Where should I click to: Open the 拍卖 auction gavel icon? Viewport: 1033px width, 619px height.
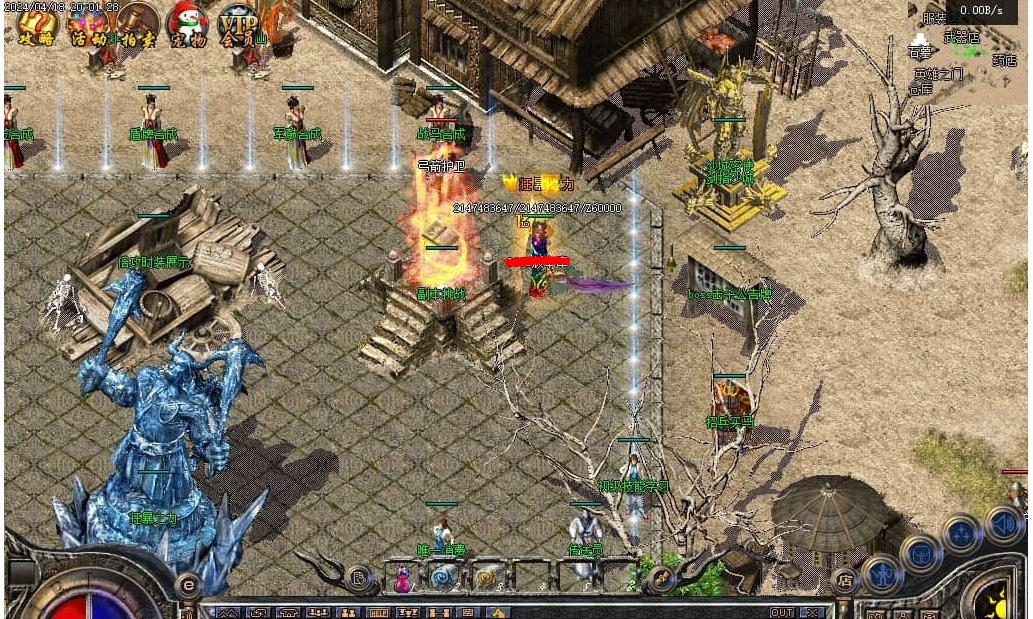pyautogui.click(x=139, y=26)
